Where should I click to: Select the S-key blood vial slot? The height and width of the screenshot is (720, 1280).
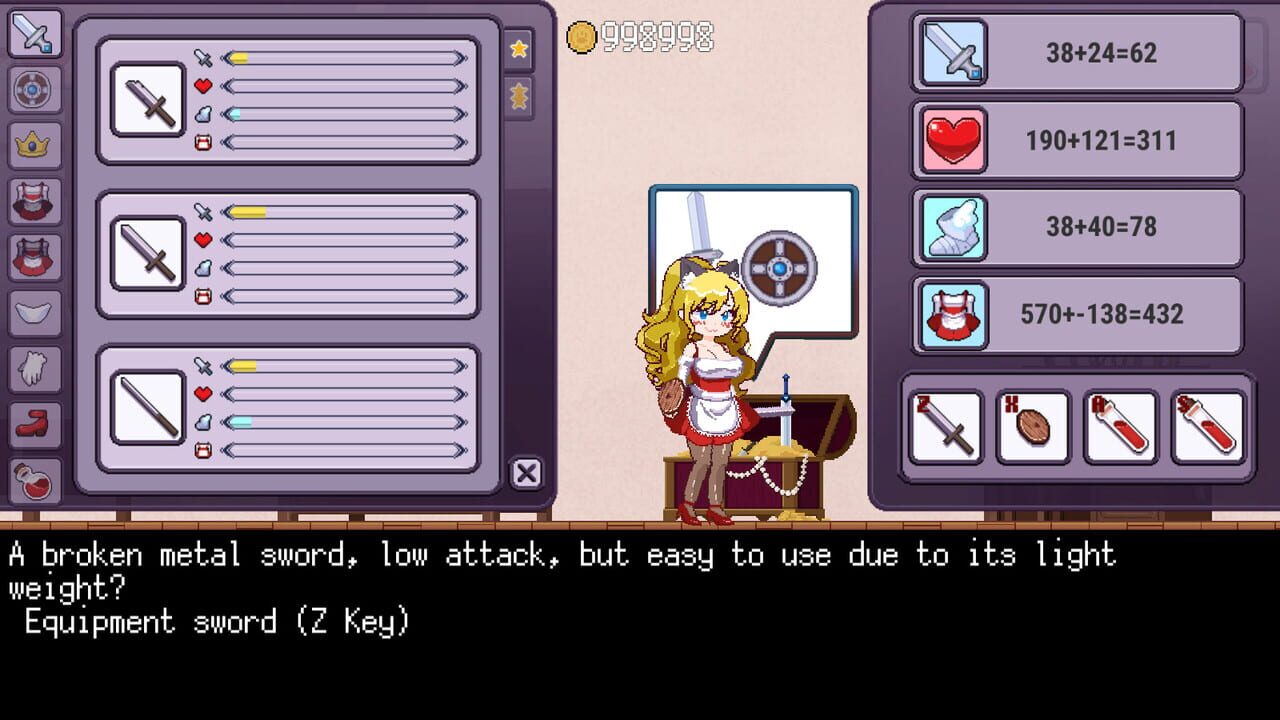point(1206,426)
